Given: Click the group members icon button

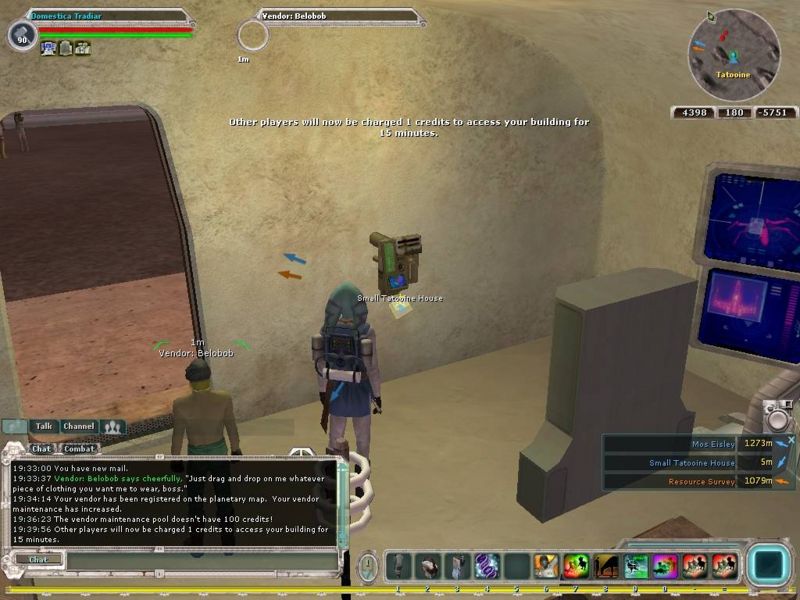Looking at the screenshot, I should tap(113, 427).
